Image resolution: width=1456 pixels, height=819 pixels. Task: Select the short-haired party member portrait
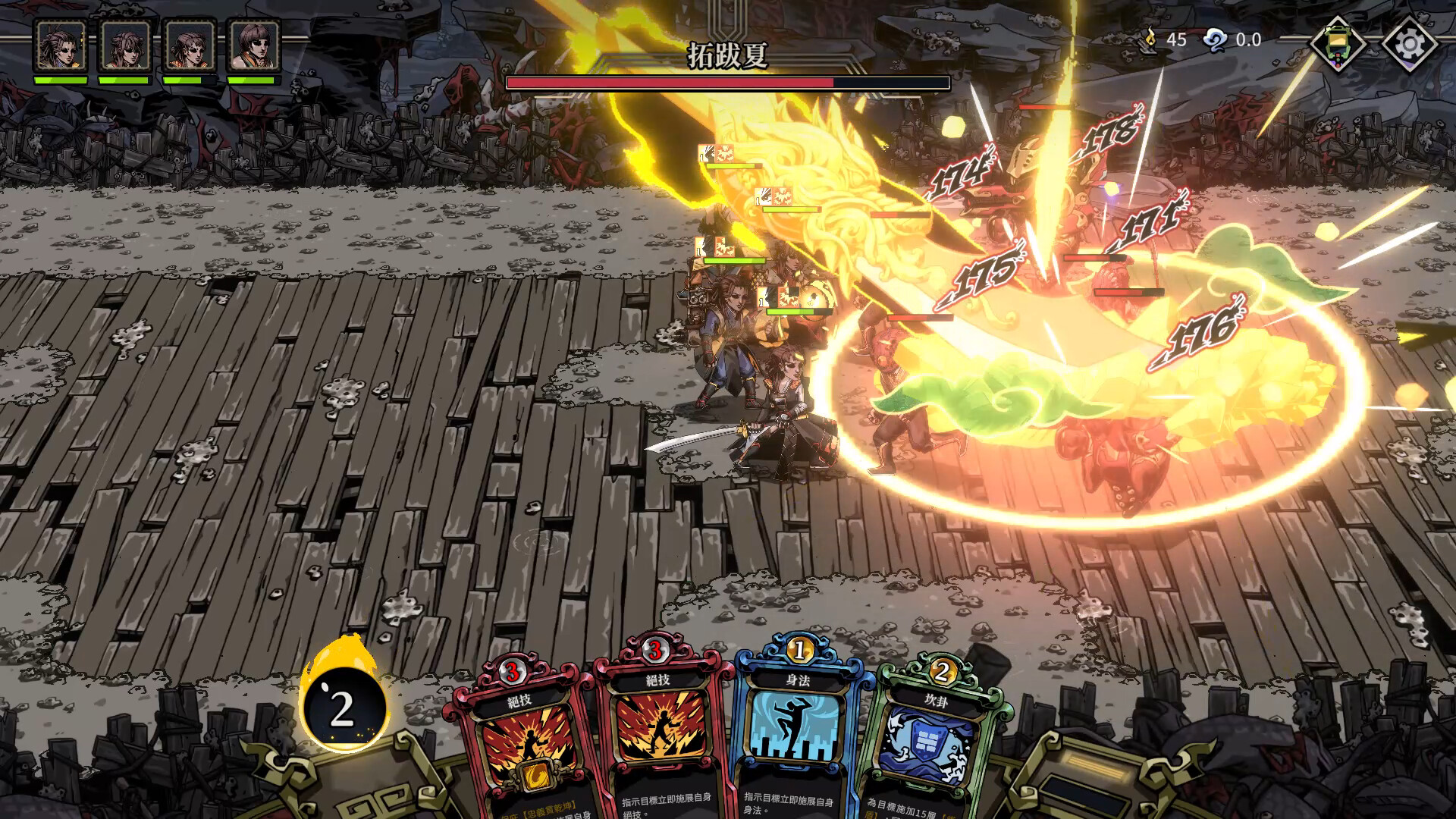coord(254,47)
